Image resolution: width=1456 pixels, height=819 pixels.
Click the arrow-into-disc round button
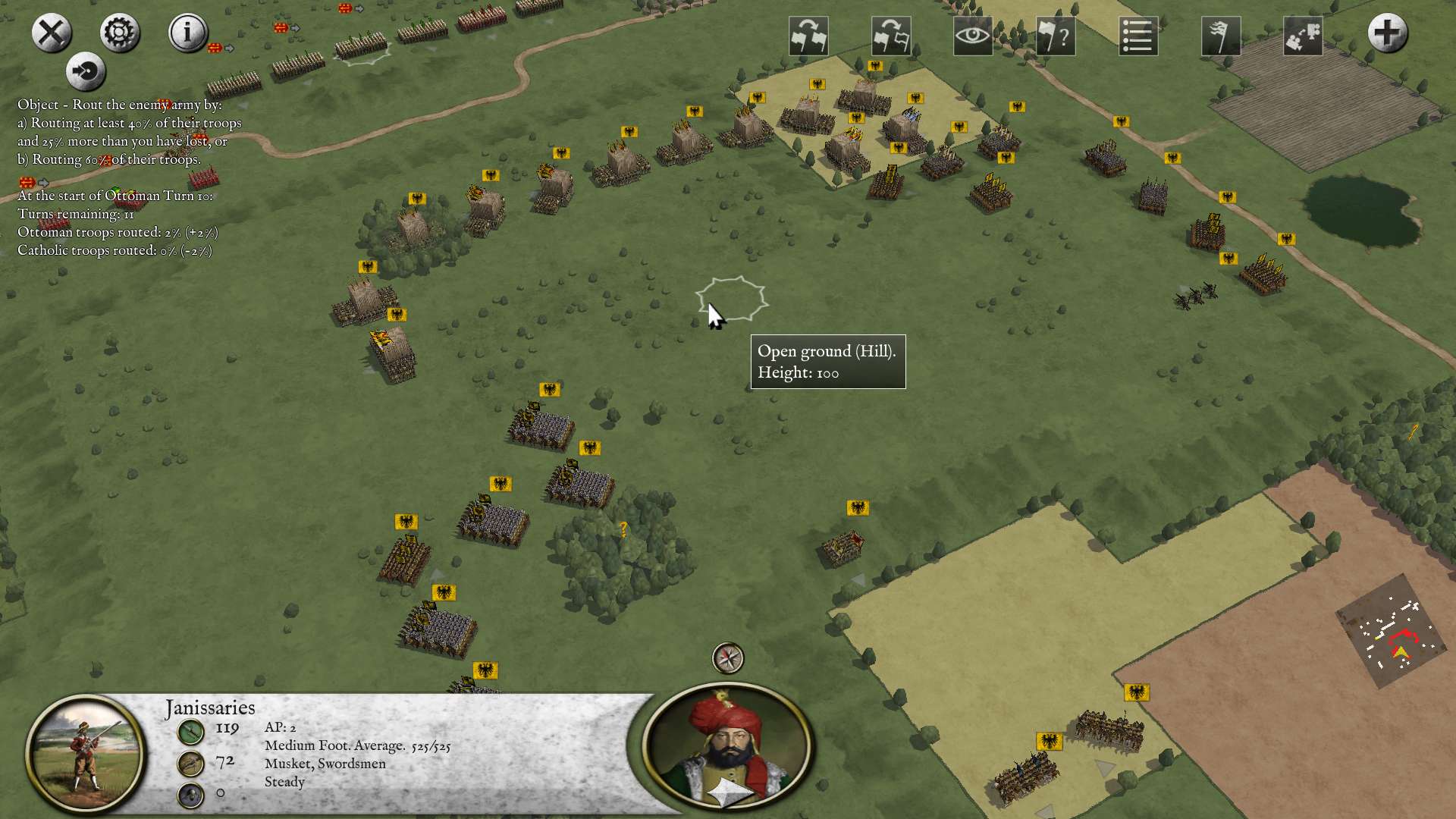86,72
